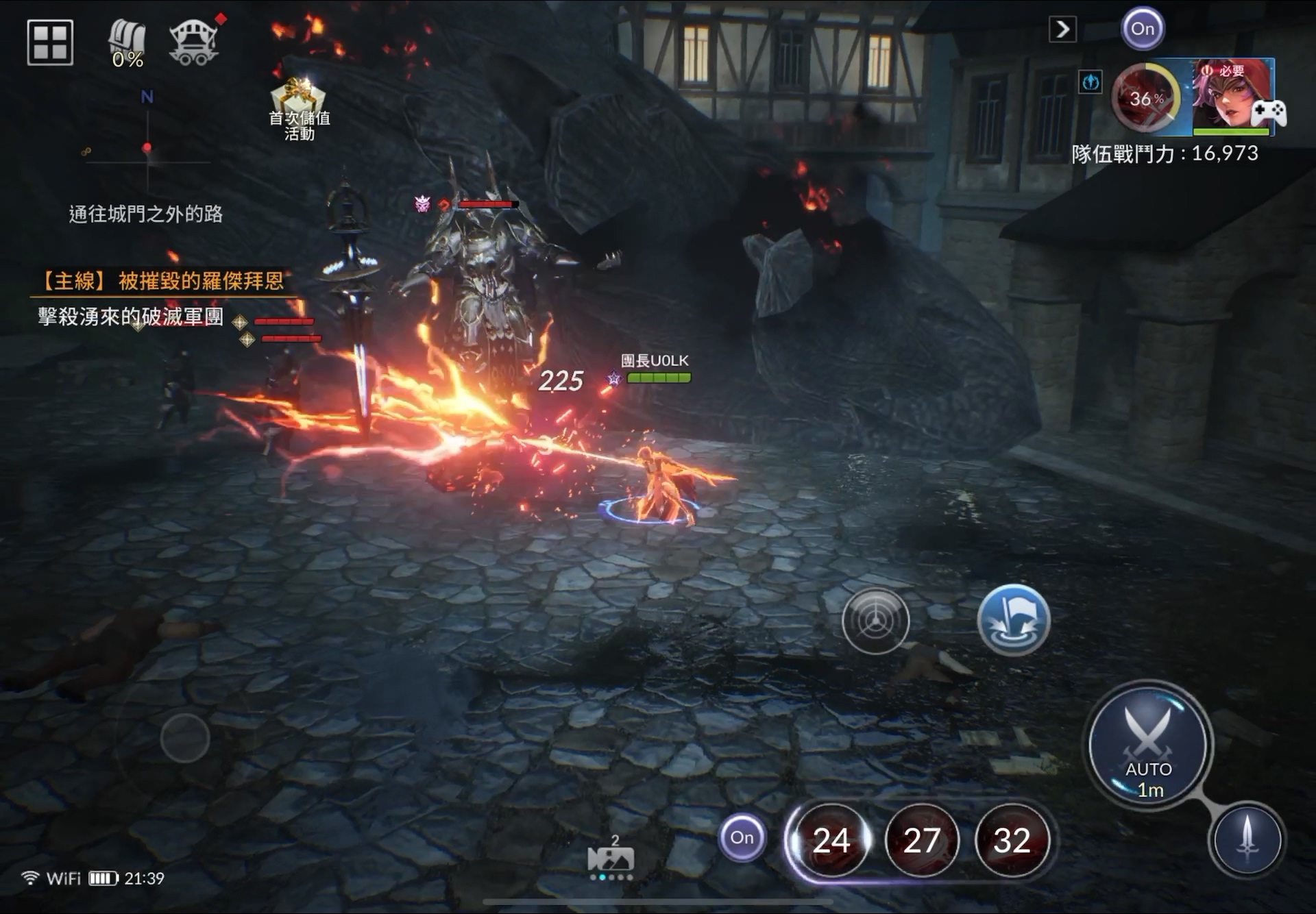The width and height of the screenshot is (1316, 914).
Task: Use the skill with 32 cooldown
Action: click(1012, 841)
